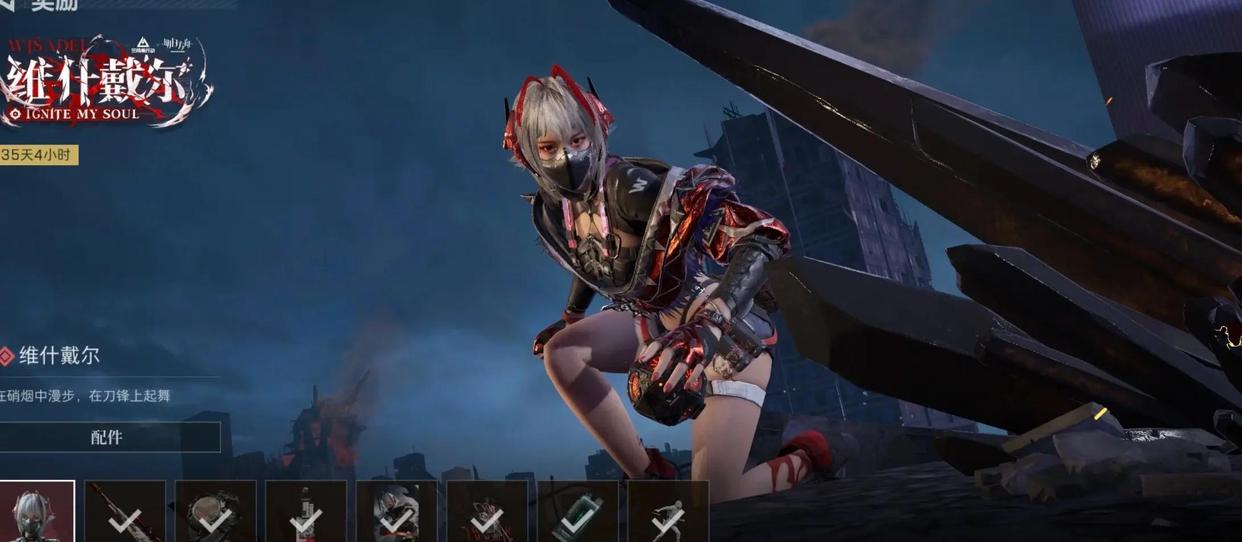Pick the running figure emote reward
The image size is (1242, 542).
[x=668, y=511]
